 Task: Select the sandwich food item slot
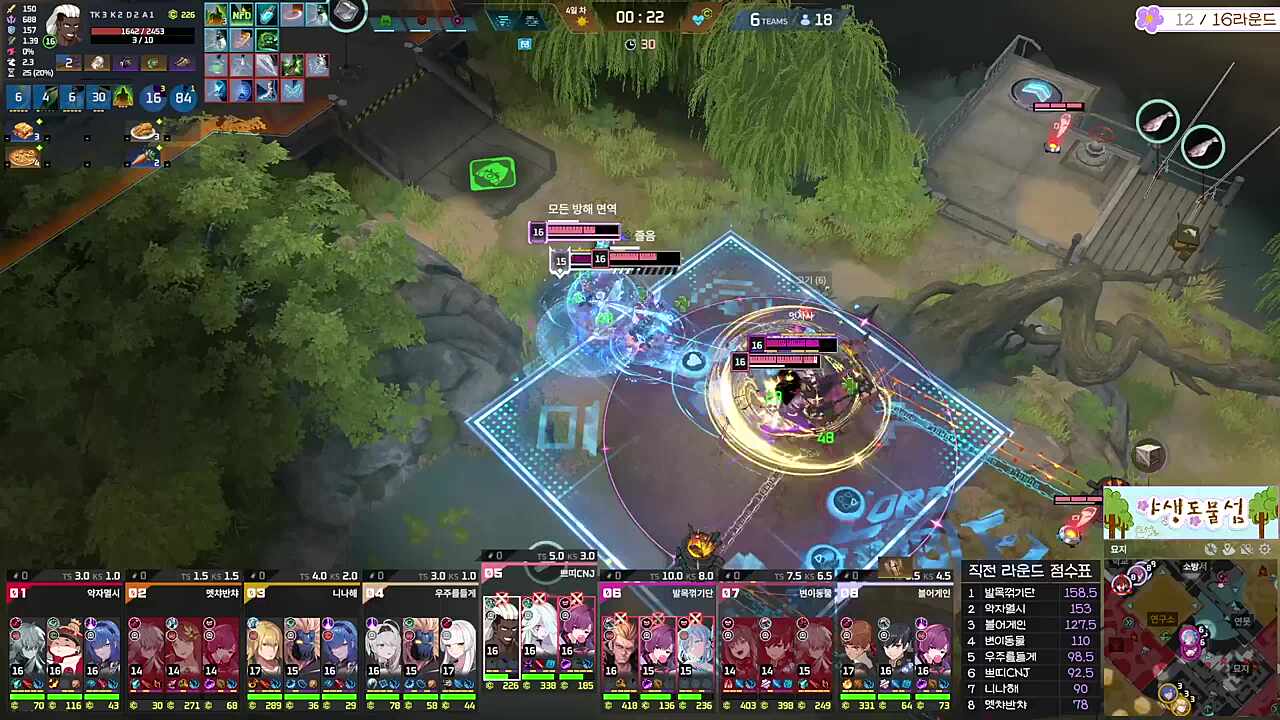coord(22,131)
